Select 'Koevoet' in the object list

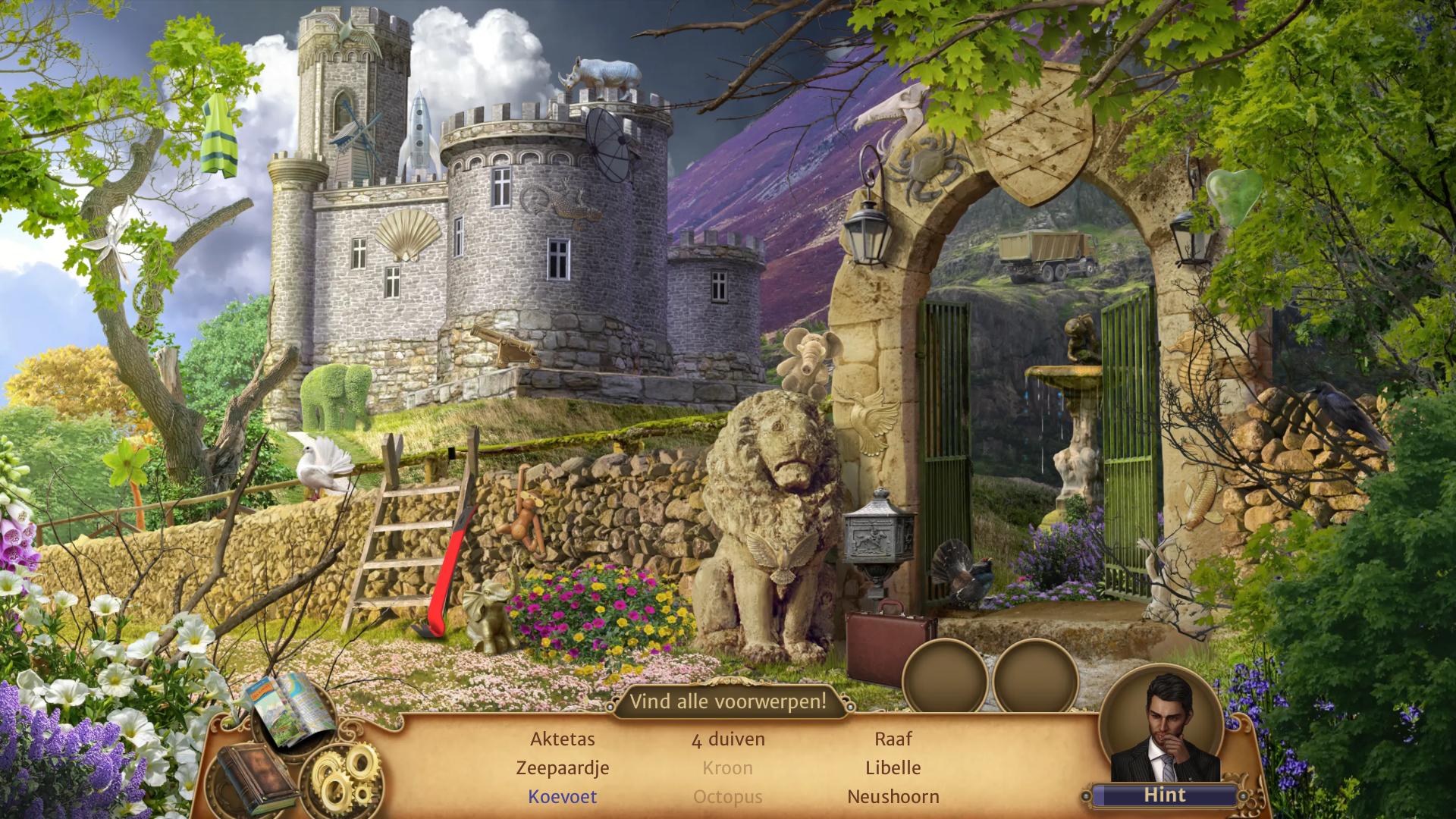(563, 797)
